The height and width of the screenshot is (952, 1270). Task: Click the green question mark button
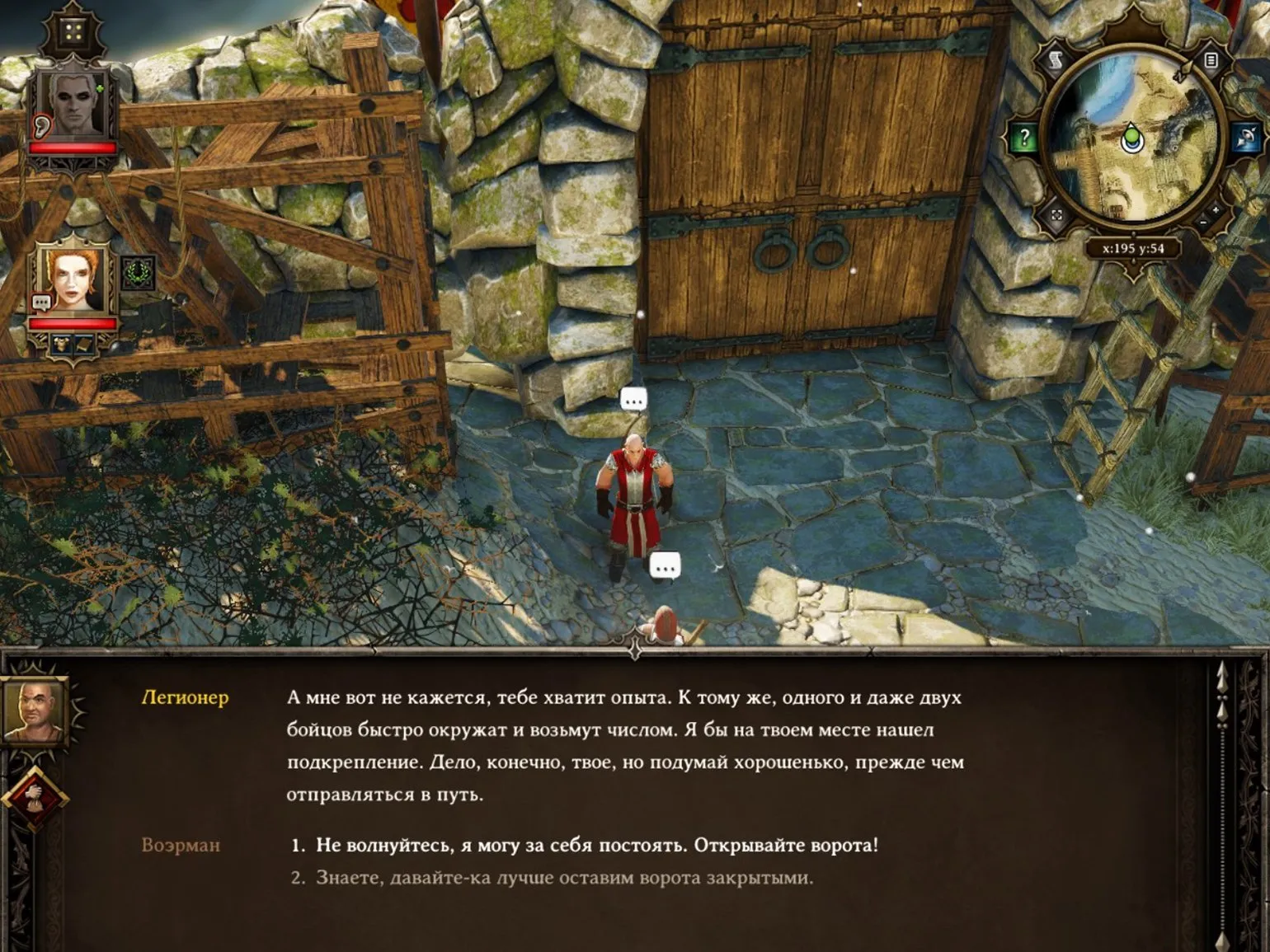[1023, 138]
